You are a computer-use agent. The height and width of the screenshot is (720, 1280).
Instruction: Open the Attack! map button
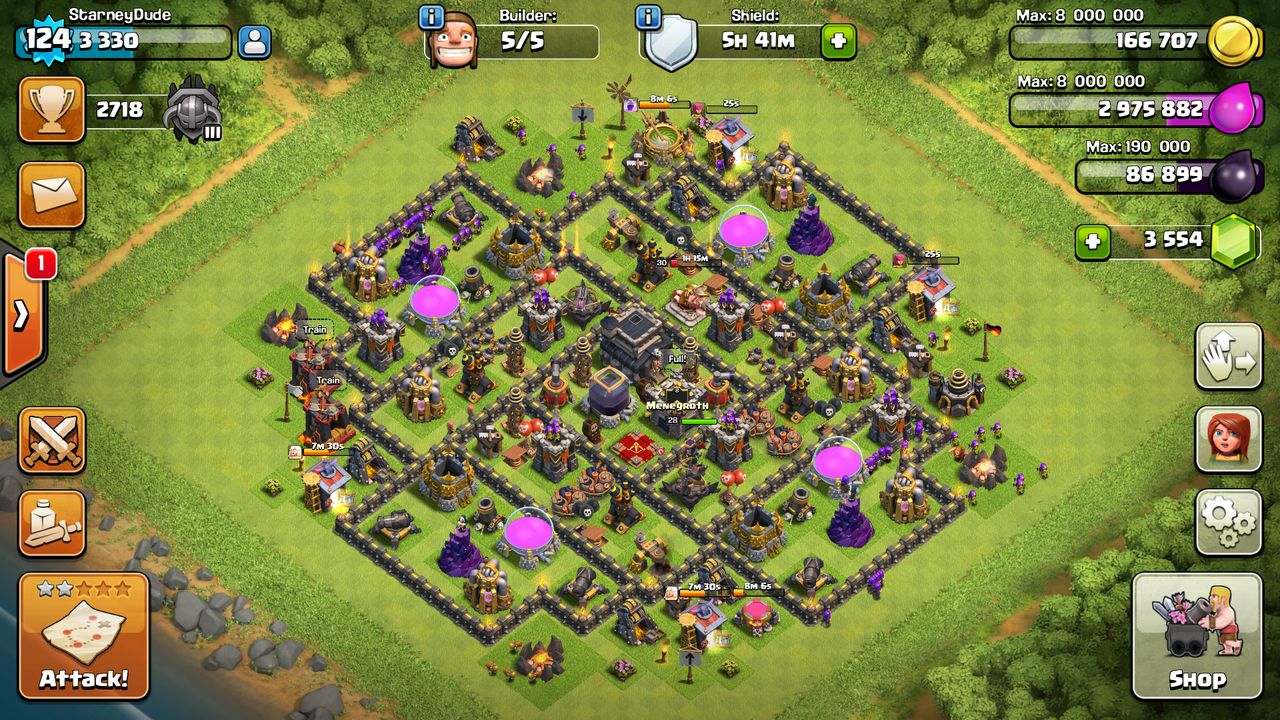[x=83, y=636]
